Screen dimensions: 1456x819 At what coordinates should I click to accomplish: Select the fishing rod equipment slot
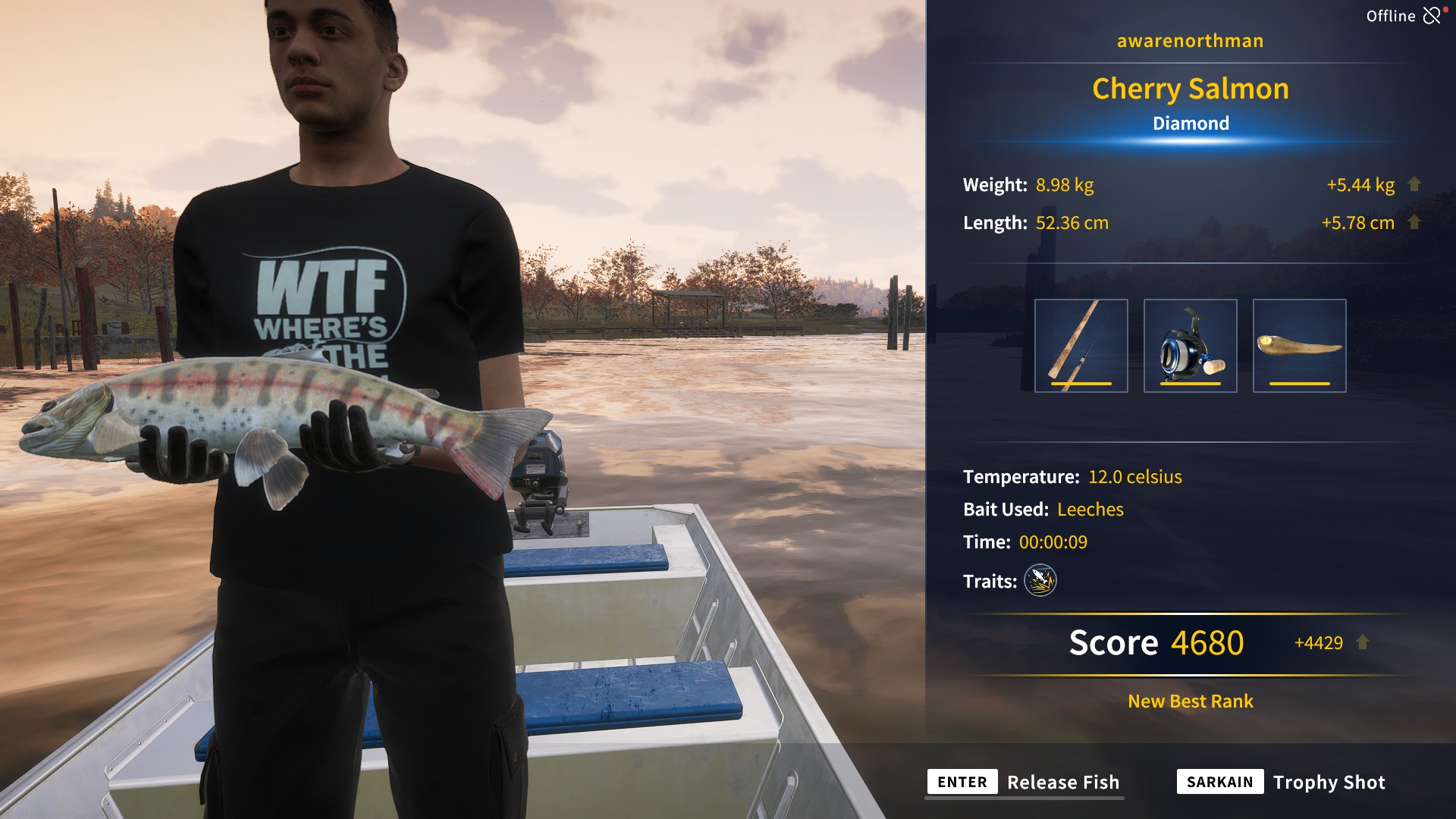(1081, 346)
